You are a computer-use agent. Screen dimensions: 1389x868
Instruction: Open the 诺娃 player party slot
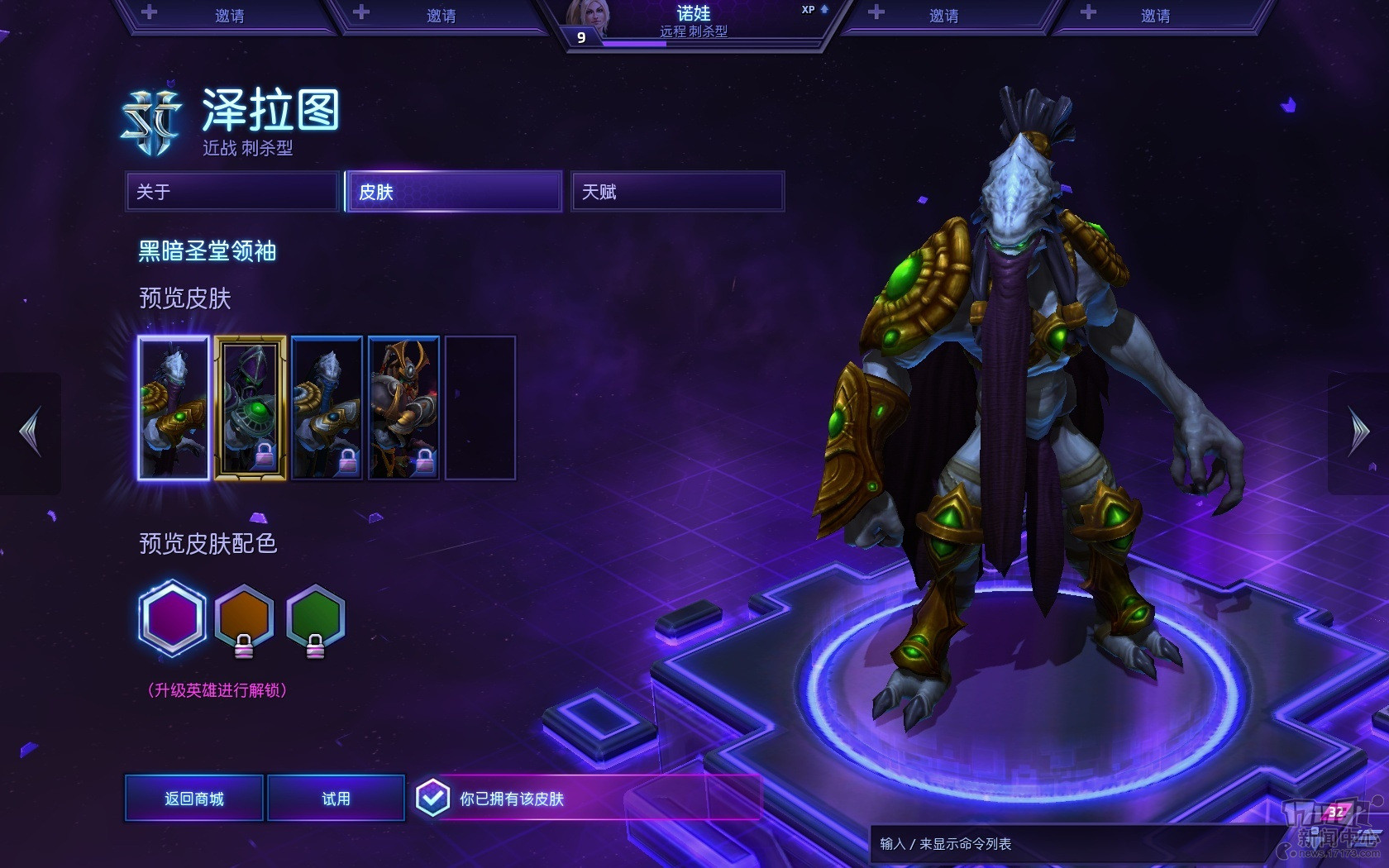click(x=694, y=22)
